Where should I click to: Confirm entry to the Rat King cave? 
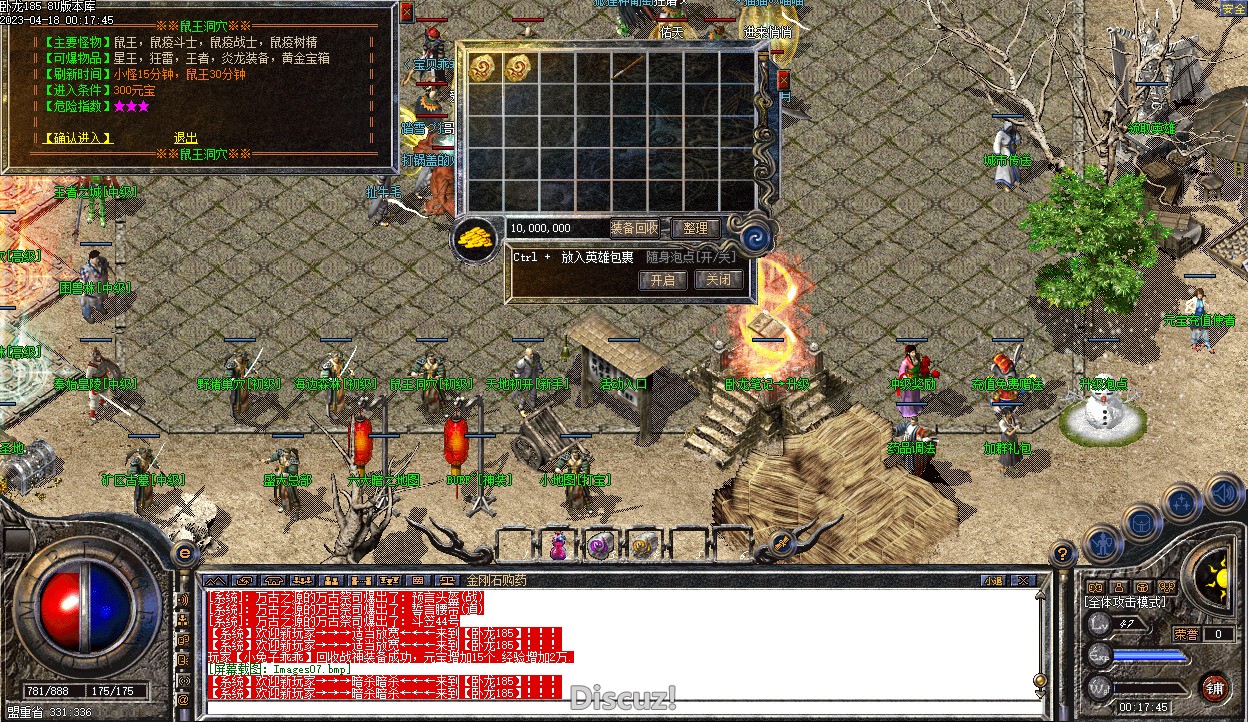click(x=79, y=138)
